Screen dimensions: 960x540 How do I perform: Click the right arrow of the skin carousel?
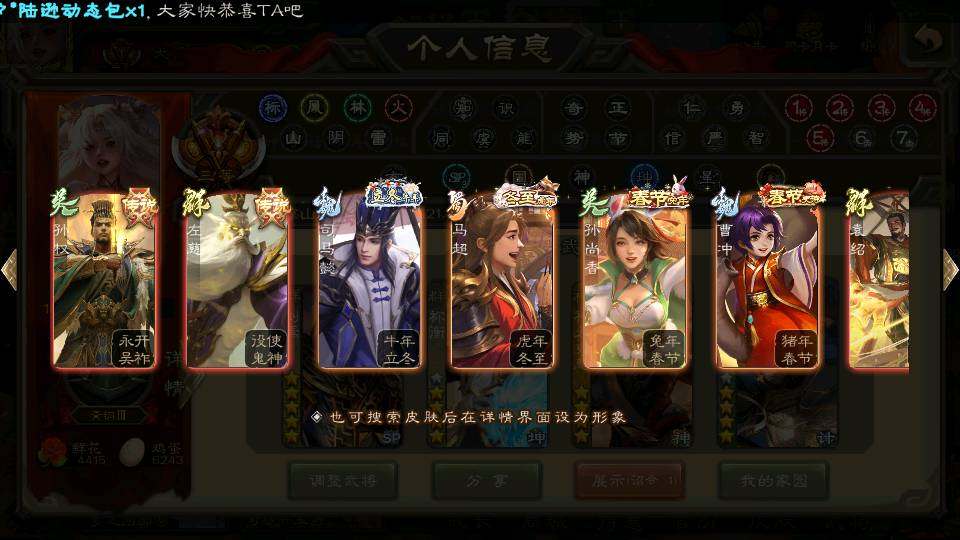click(950, 269)
